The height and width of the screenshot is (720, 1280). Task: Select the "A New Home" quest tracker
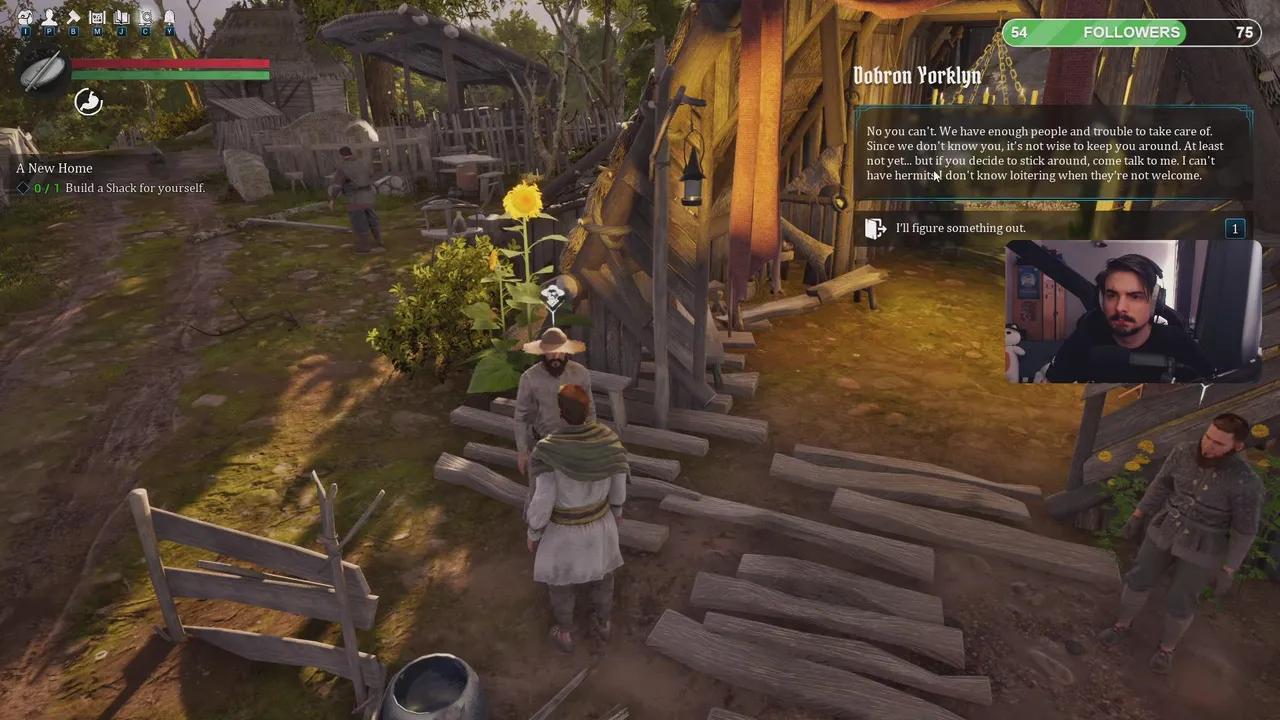(54, 168)
